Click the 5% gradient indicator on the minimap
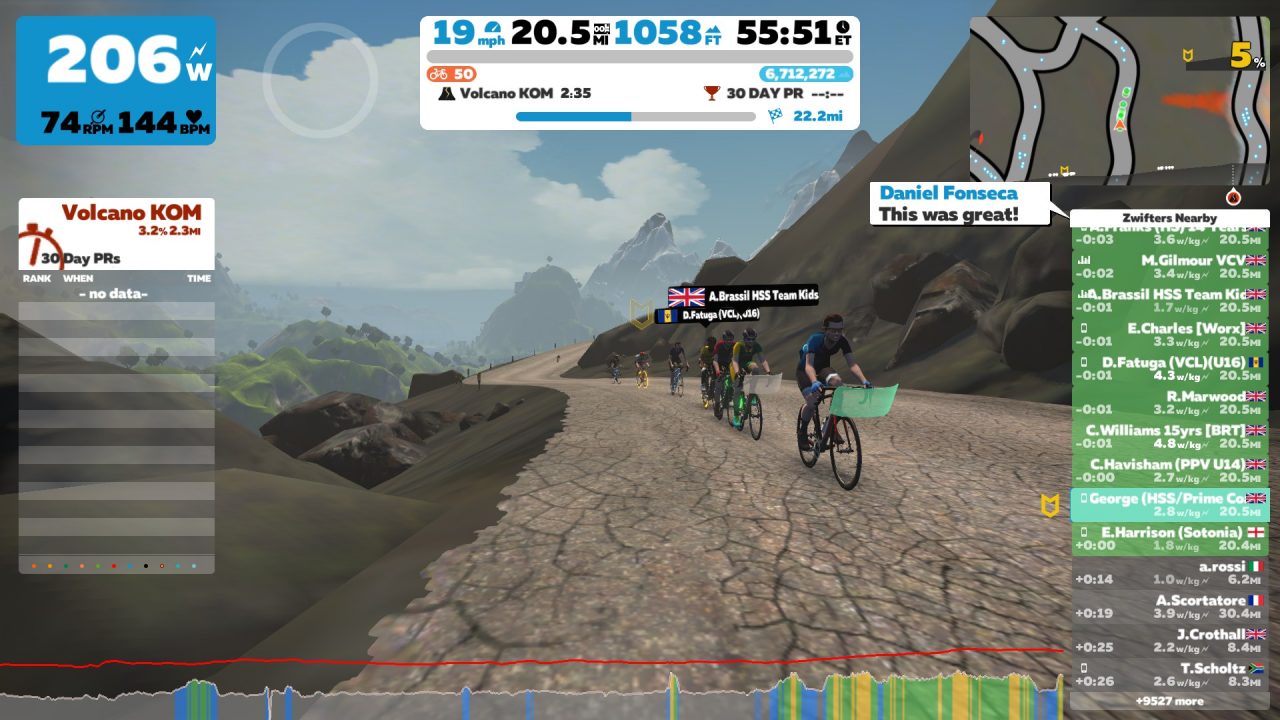Viewport: 1280px width, 720px height. (x=1238, y=54)
